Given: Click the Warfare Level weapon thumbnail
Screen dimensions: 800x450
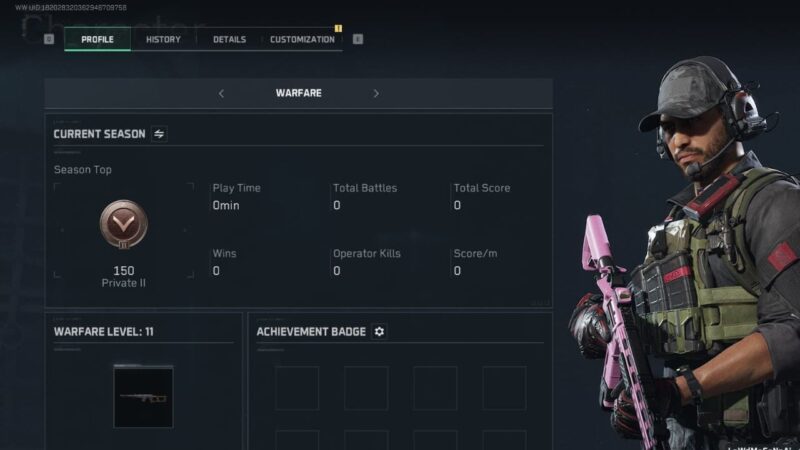Looking at the screenshot, I should point(143,396).
